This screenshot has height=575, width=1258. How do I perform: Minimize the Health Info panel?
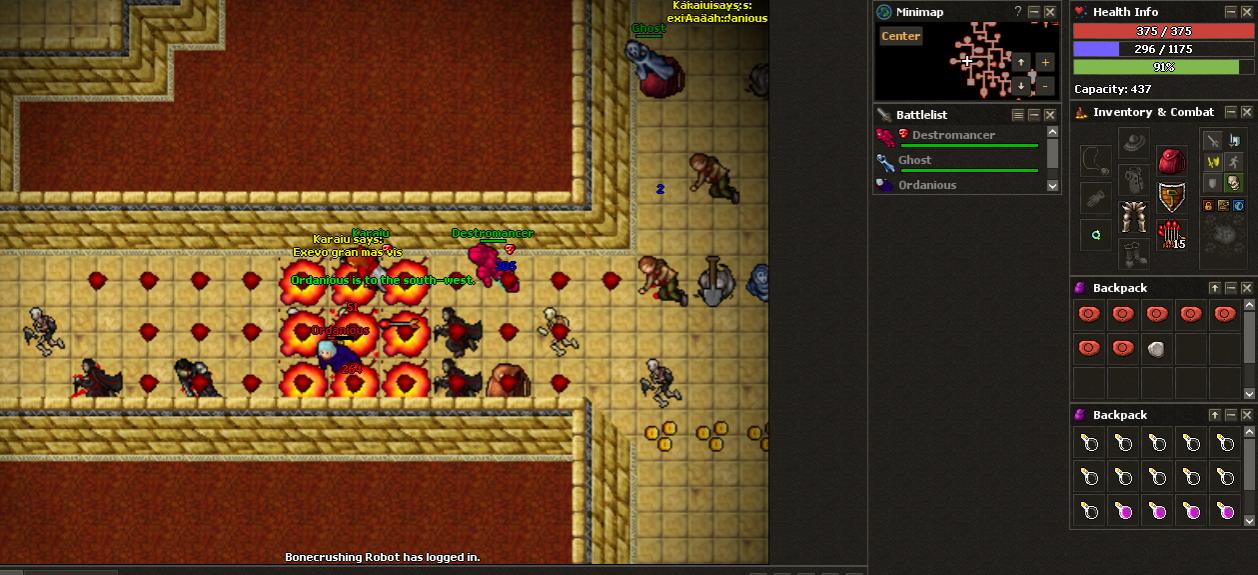click(x=1231, y=12)
